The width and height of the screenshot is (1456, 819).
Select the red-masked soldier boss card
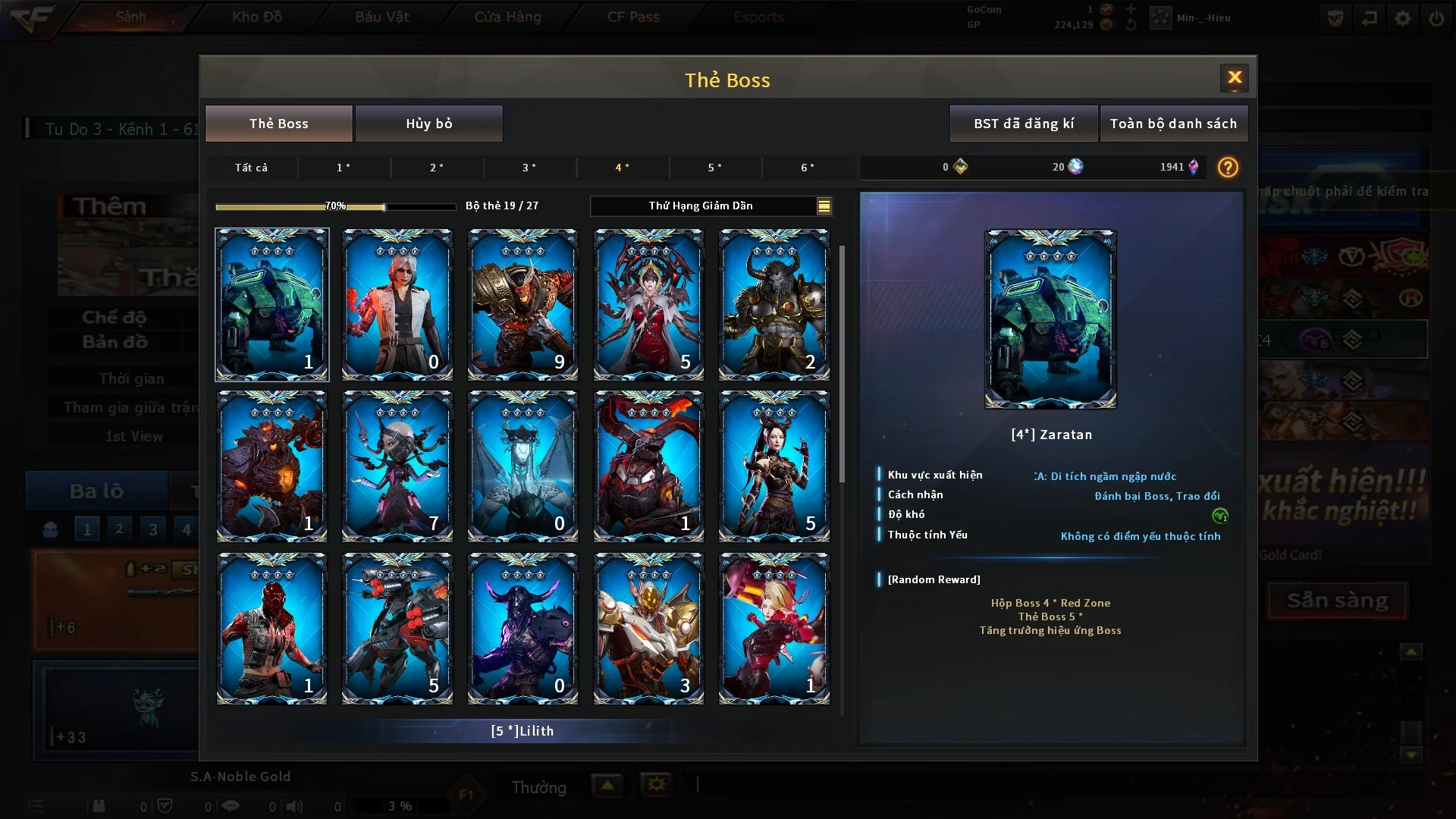tap(271, 628)
